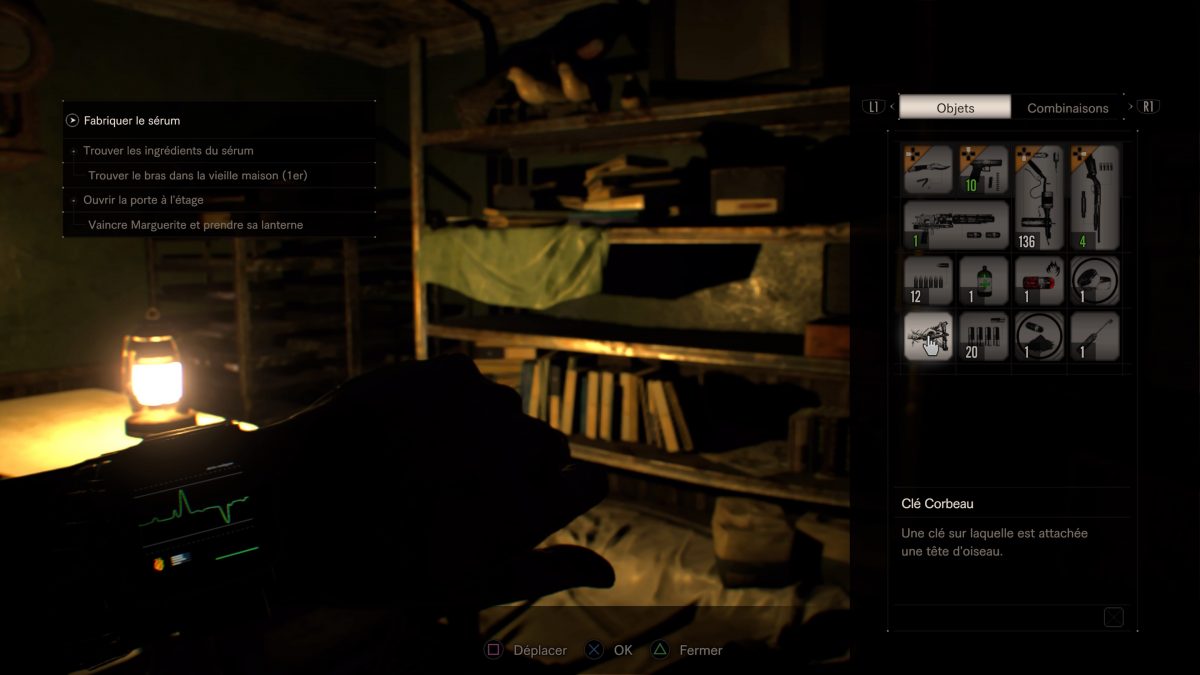1200x675 pixels.
Task: Choose the shell stack of 20
Action: (984, 336)
